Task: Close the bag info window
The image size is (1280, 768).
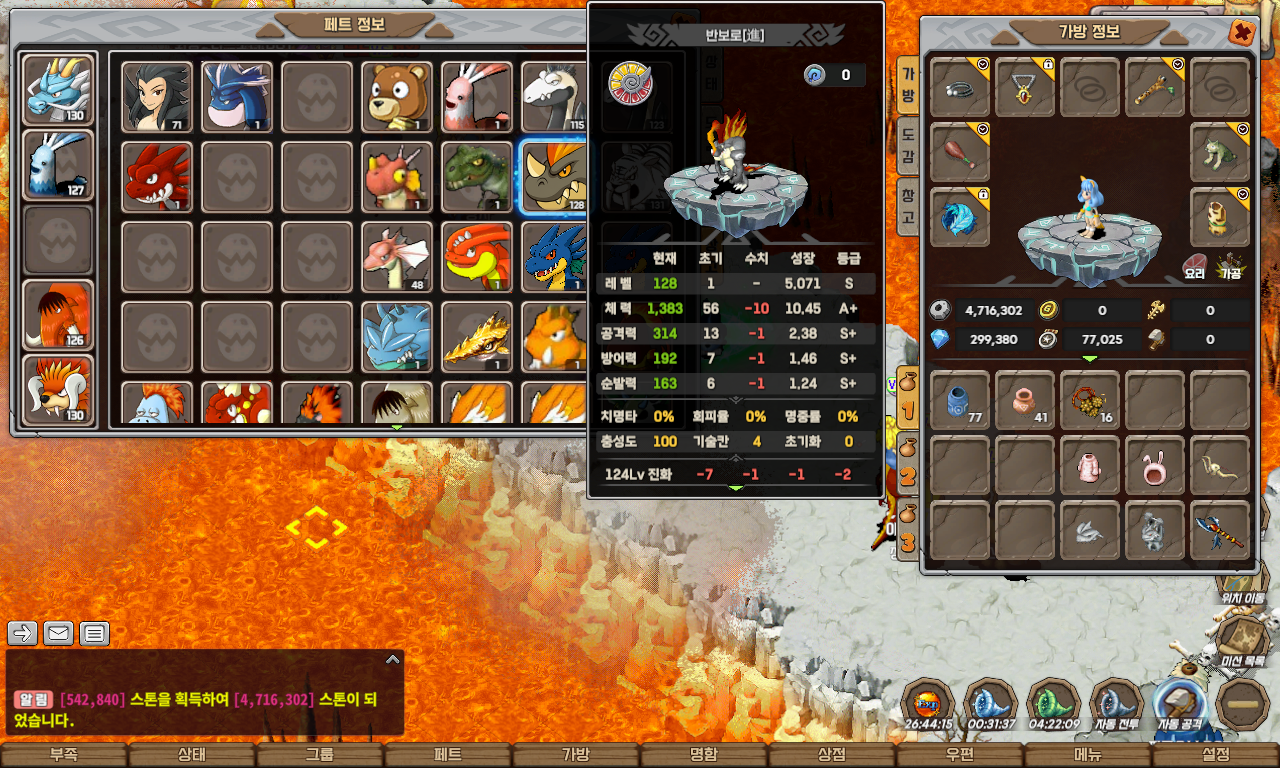Action: pos(1241,33)
